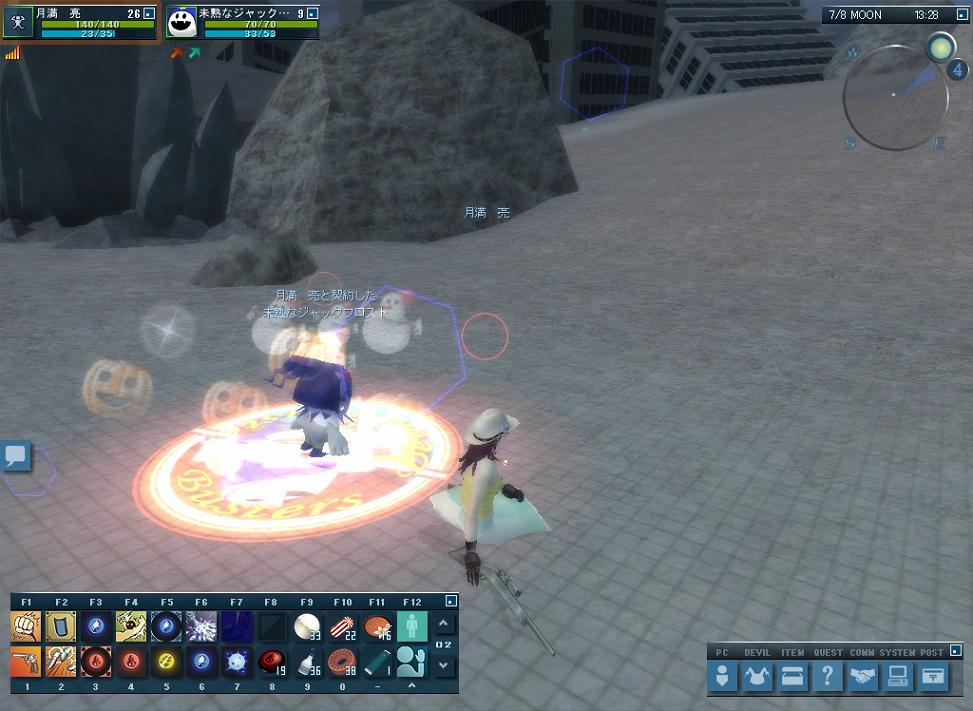Use the red donut item with 38
This screenshot has height=711, width=973.
(341, 661)
